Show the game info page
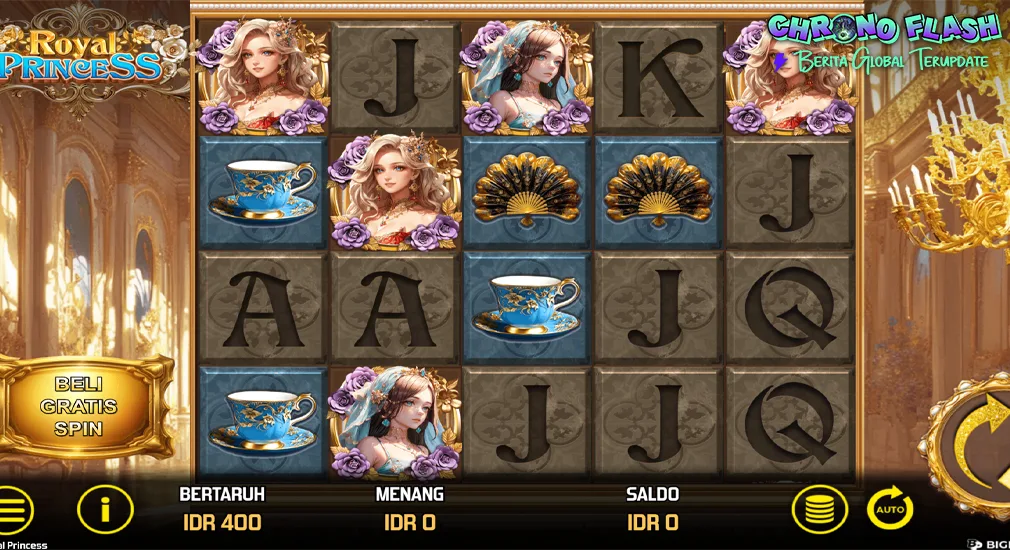This screenshot has width=1010, height=550. 105,510
